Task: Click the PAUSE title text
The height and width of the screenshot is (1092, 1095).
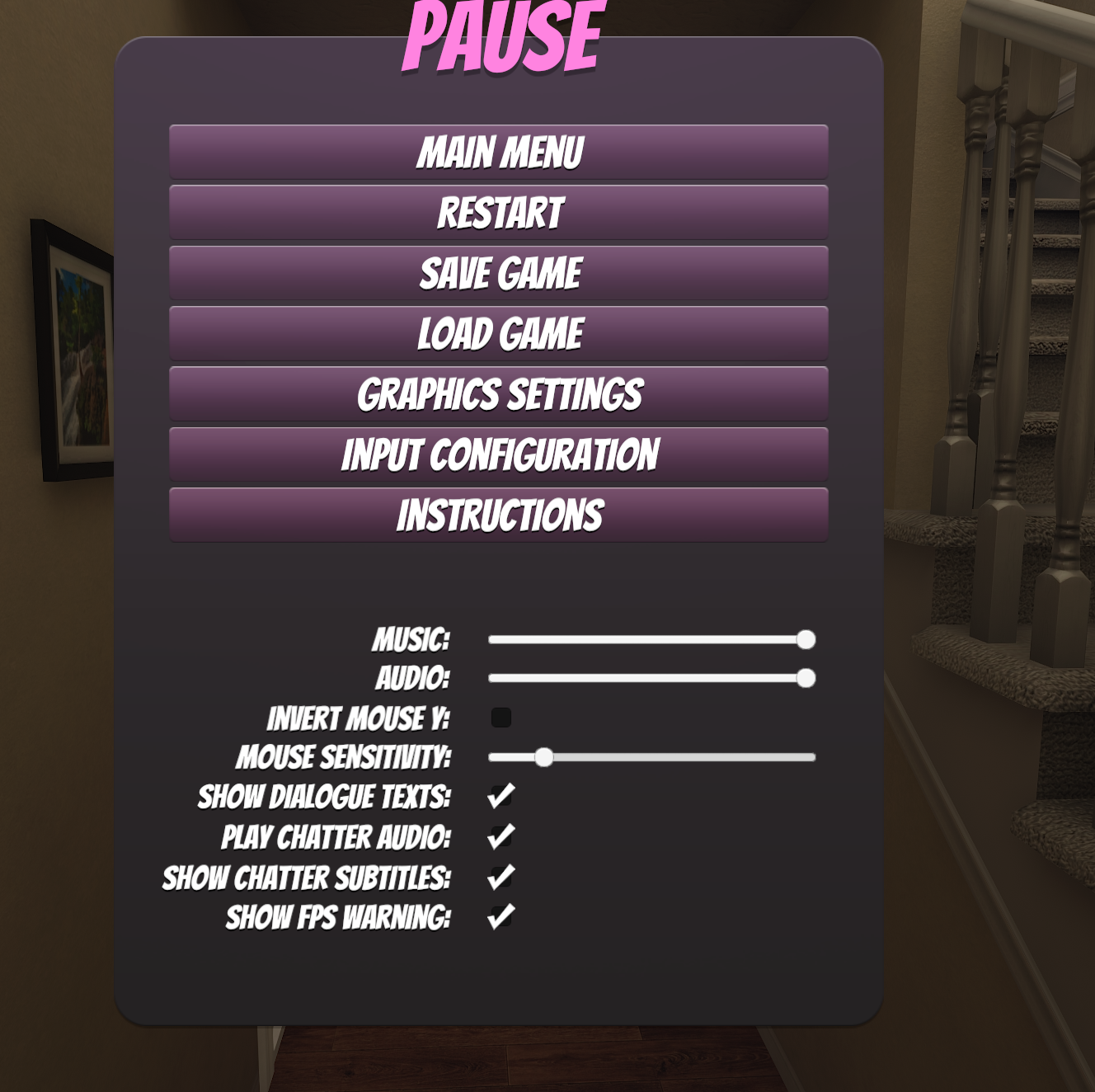Action: [501, 35]
